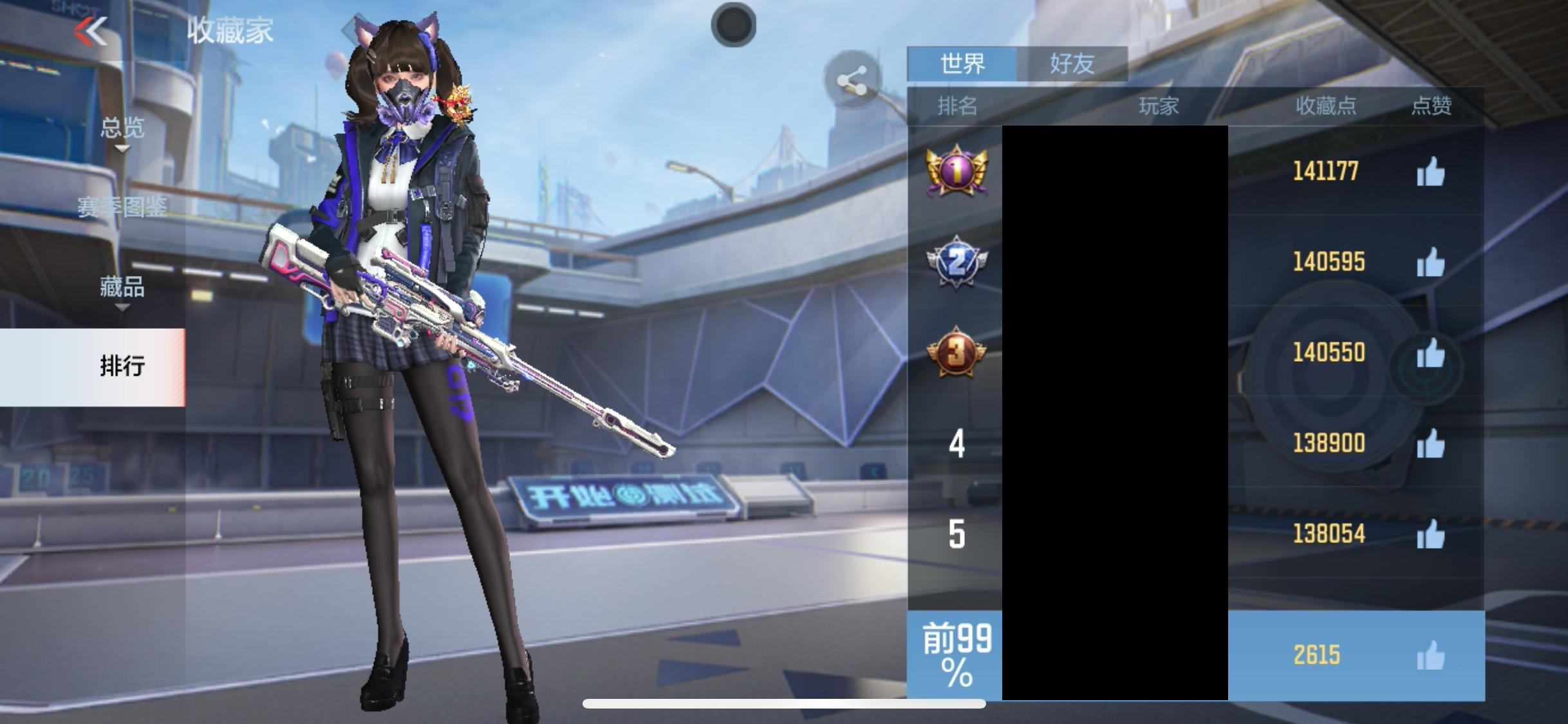
Task: Open the rank 1 gold medal row
Action: (956, 171)
